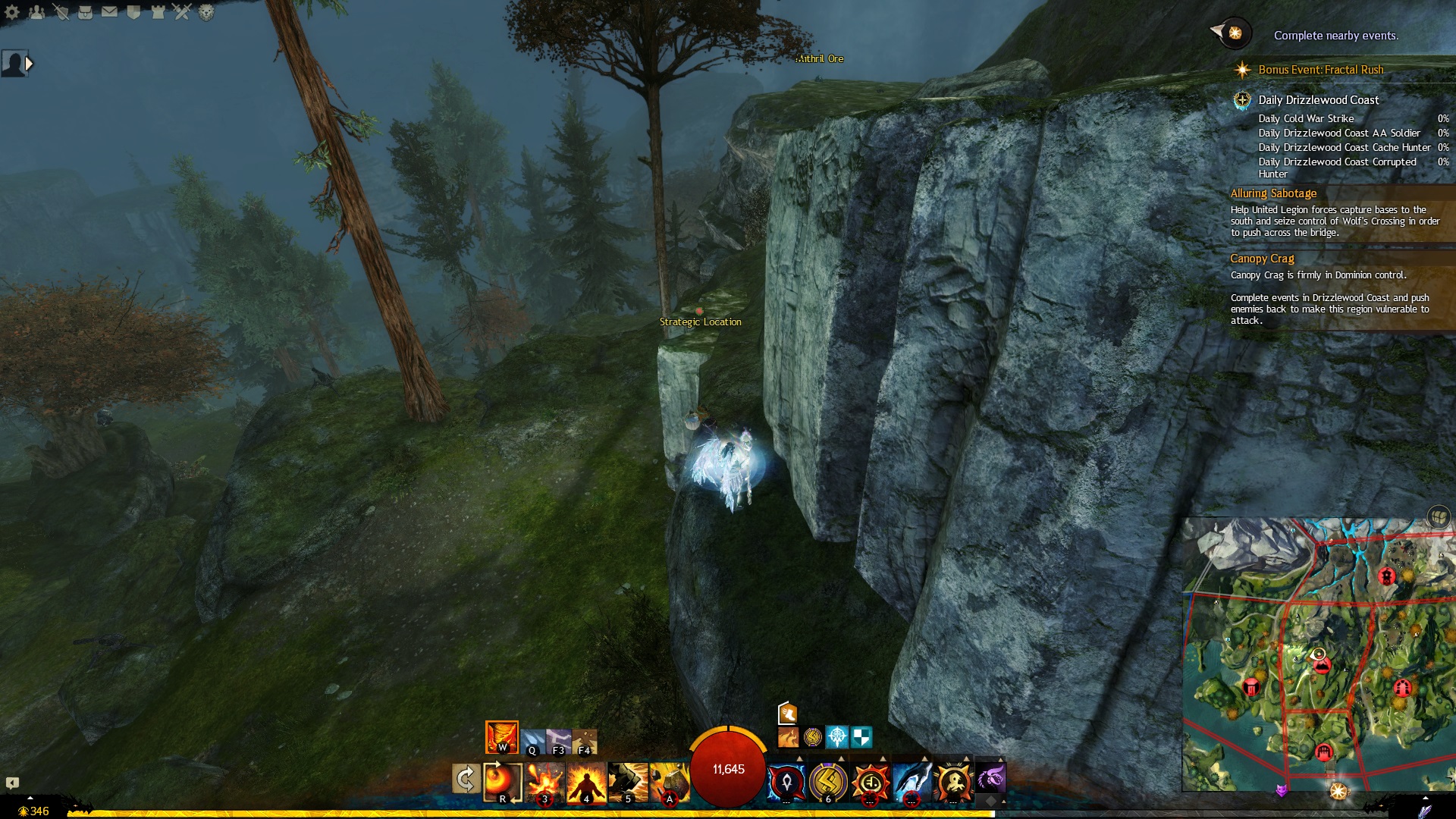The height and width of the screenshot is (819, 1456).
Task: Click the Bonus Event: Fractal Rush entry
Action: tap(1320, 70)
